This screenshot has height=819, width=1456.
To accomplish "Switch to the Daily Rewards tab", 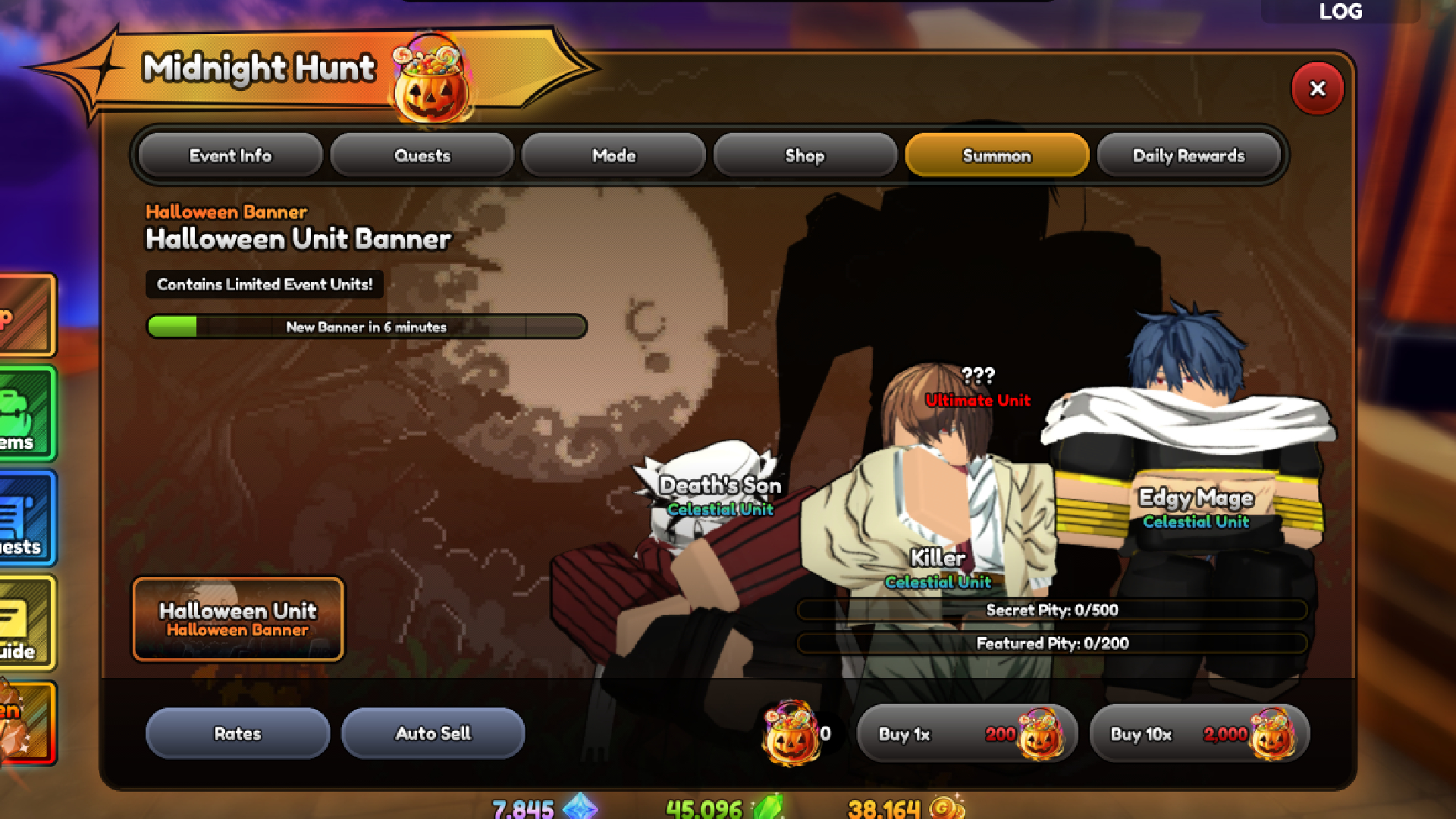I will 1188,155.
